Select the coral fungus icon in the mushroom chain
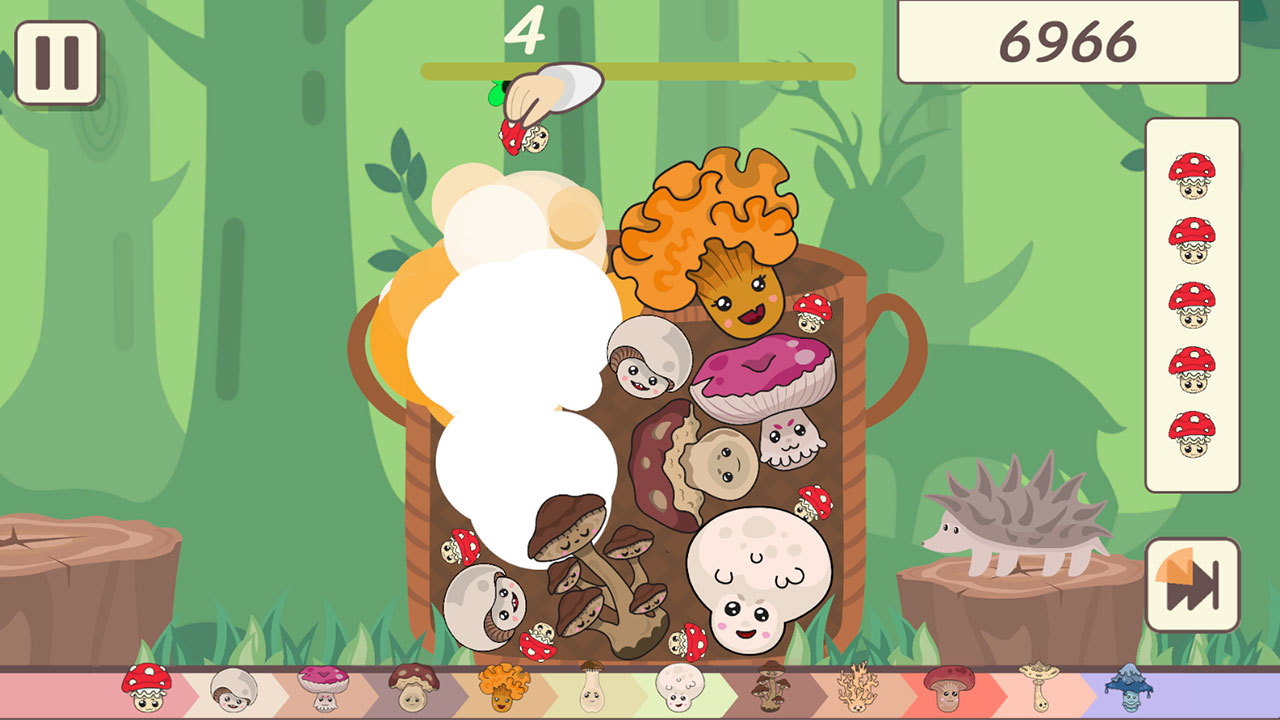 pos(859,688)
